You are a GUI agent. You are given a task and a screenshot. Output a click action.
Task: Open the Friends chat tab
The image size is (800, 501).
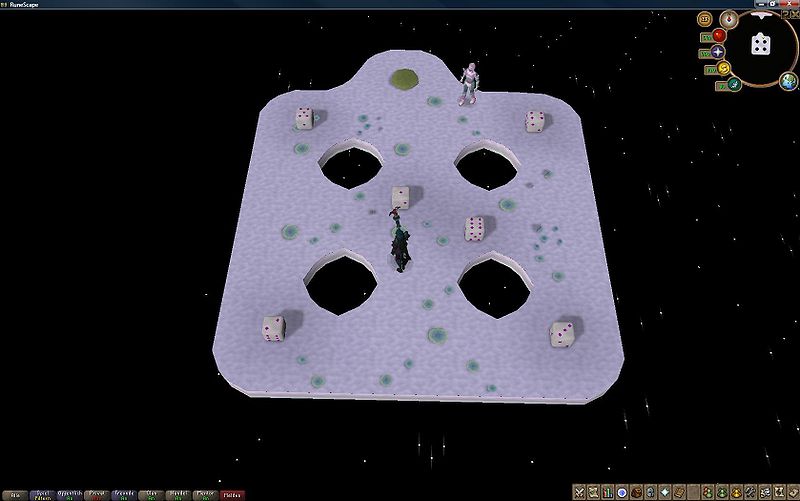coord(124,494)
